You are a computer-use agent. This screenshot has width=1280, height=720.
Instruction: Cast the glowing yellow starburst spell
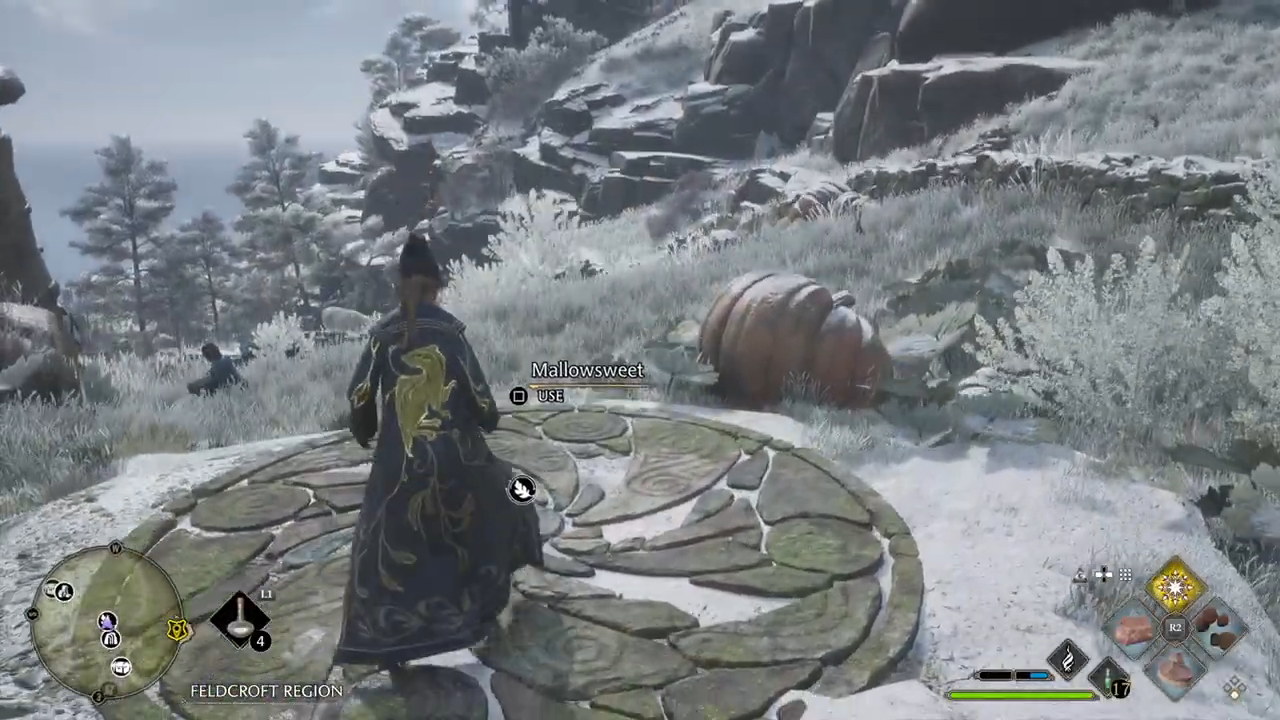1175,587
